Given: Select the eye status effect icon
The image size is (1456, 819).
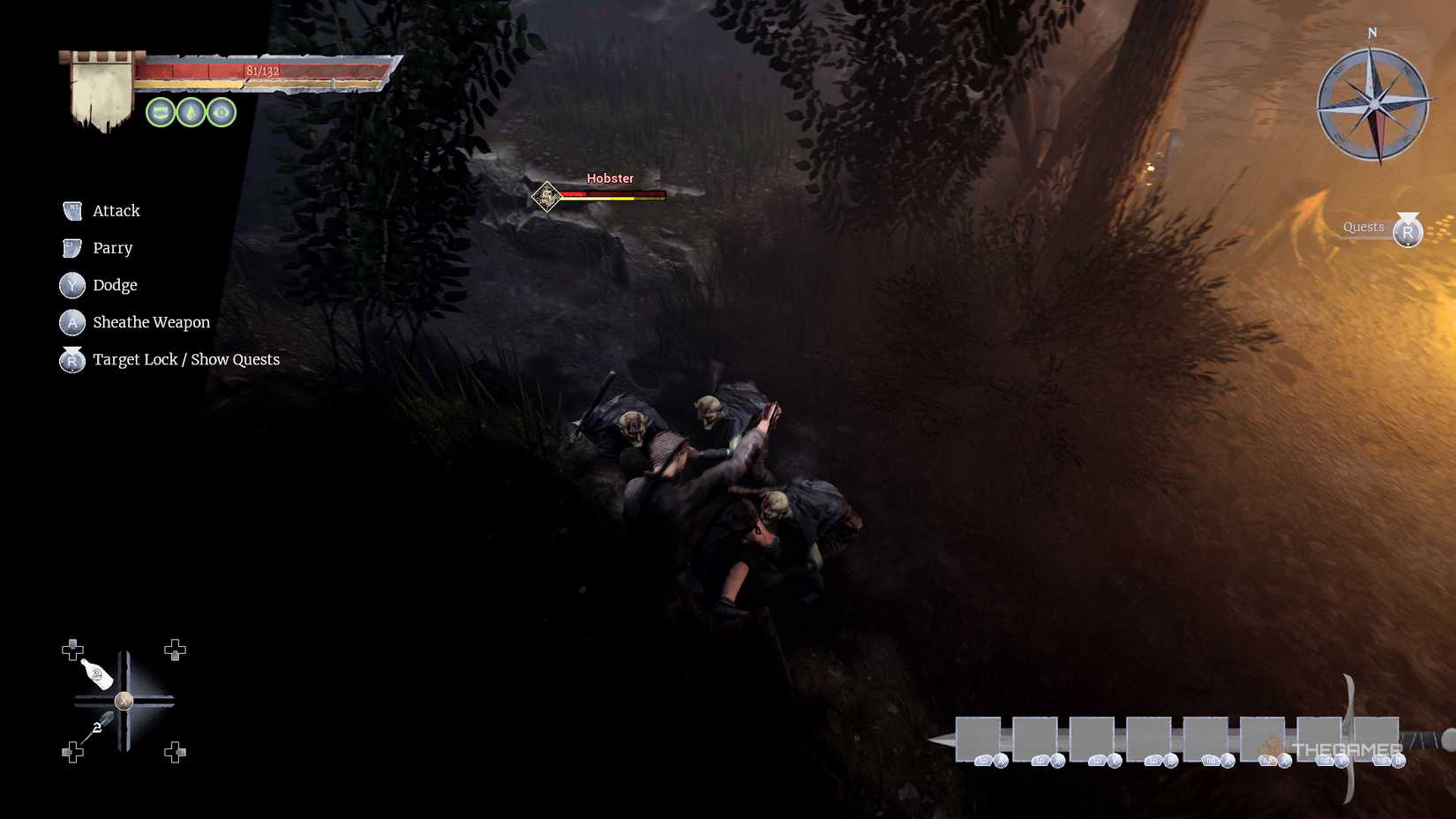Looking at the screenshot, I should pos(221,112).
